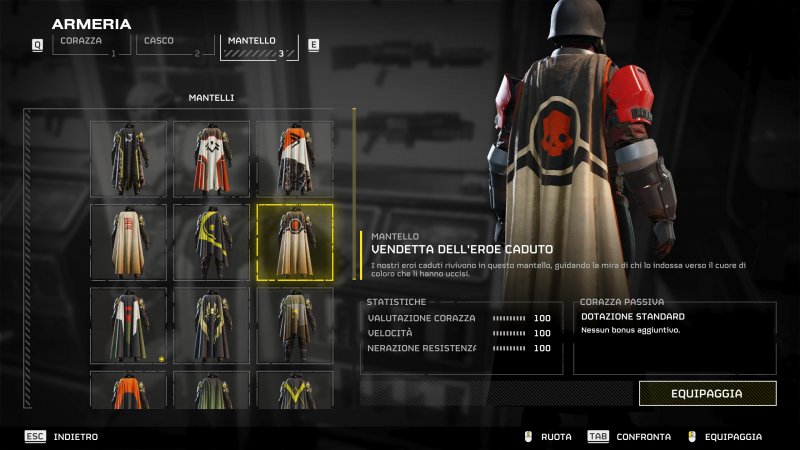Choose the black cape with yellow trim

coord(129,159)
